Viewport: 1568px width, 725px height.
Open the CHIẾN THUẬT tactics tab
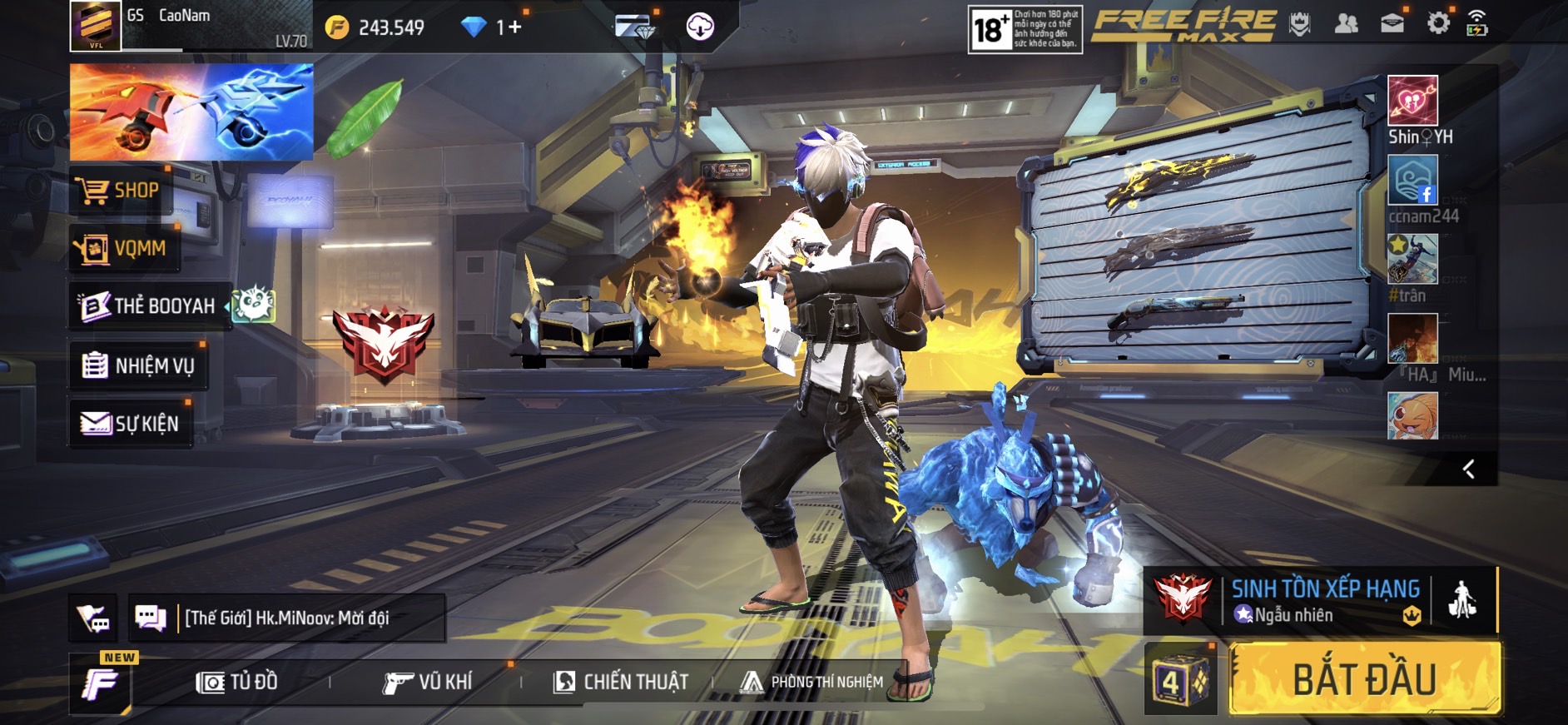(621, 683)
